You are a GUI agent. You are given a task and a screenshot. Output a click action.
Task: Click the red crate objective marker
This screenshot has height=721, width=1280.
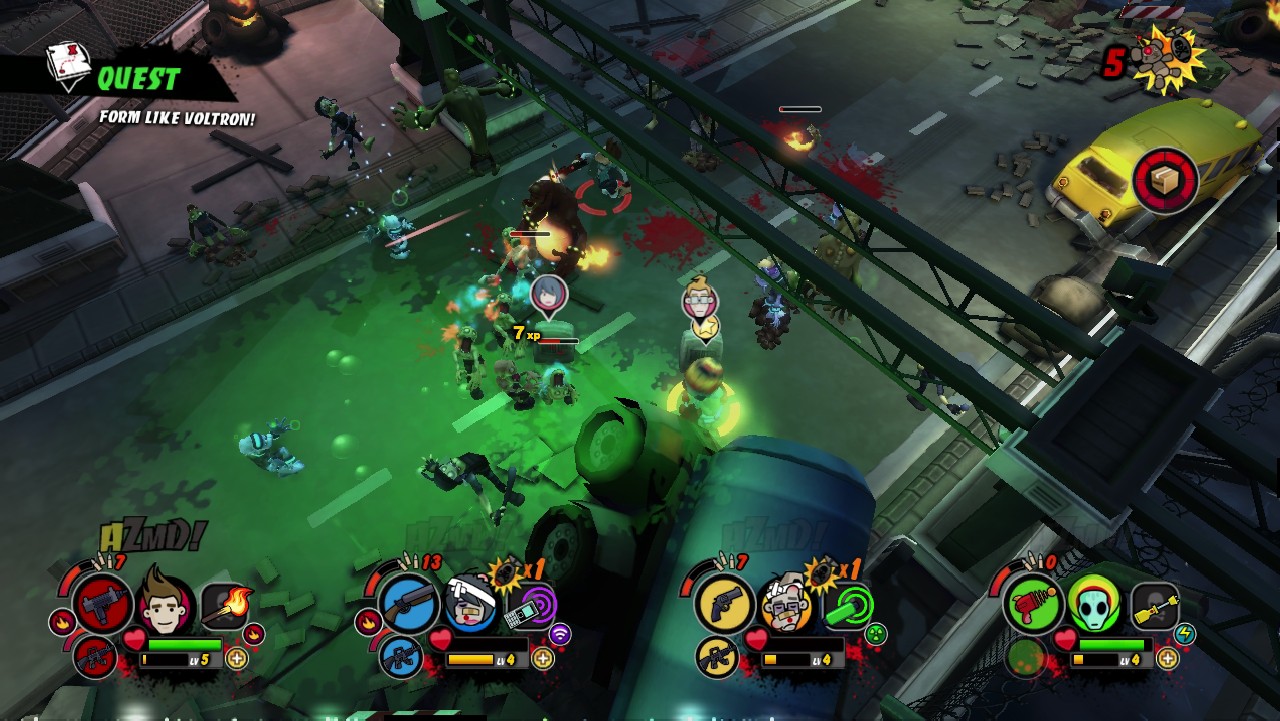[1165, 180]
